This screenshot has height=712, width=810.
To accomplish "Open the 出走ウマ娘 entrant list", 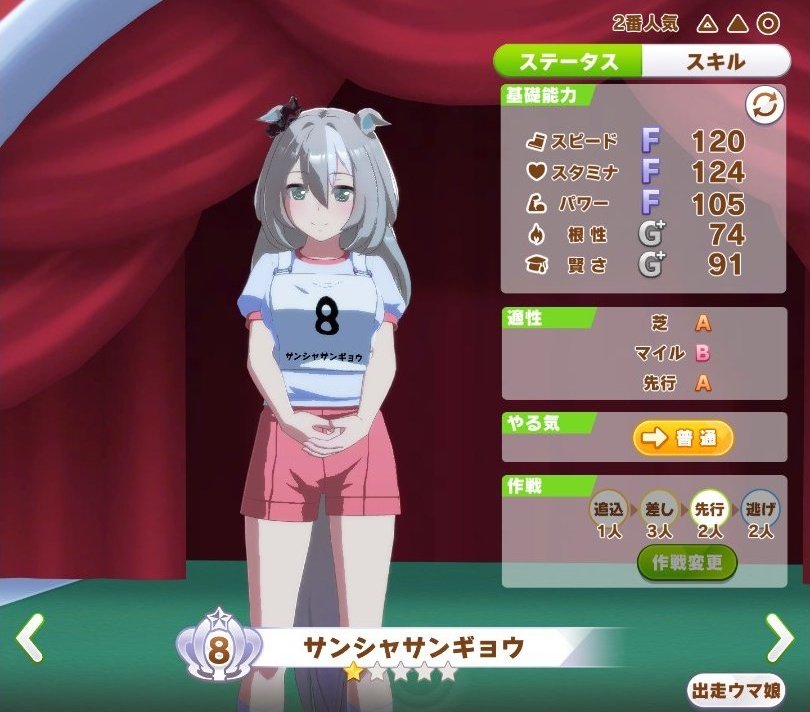I will click(735, 690).
